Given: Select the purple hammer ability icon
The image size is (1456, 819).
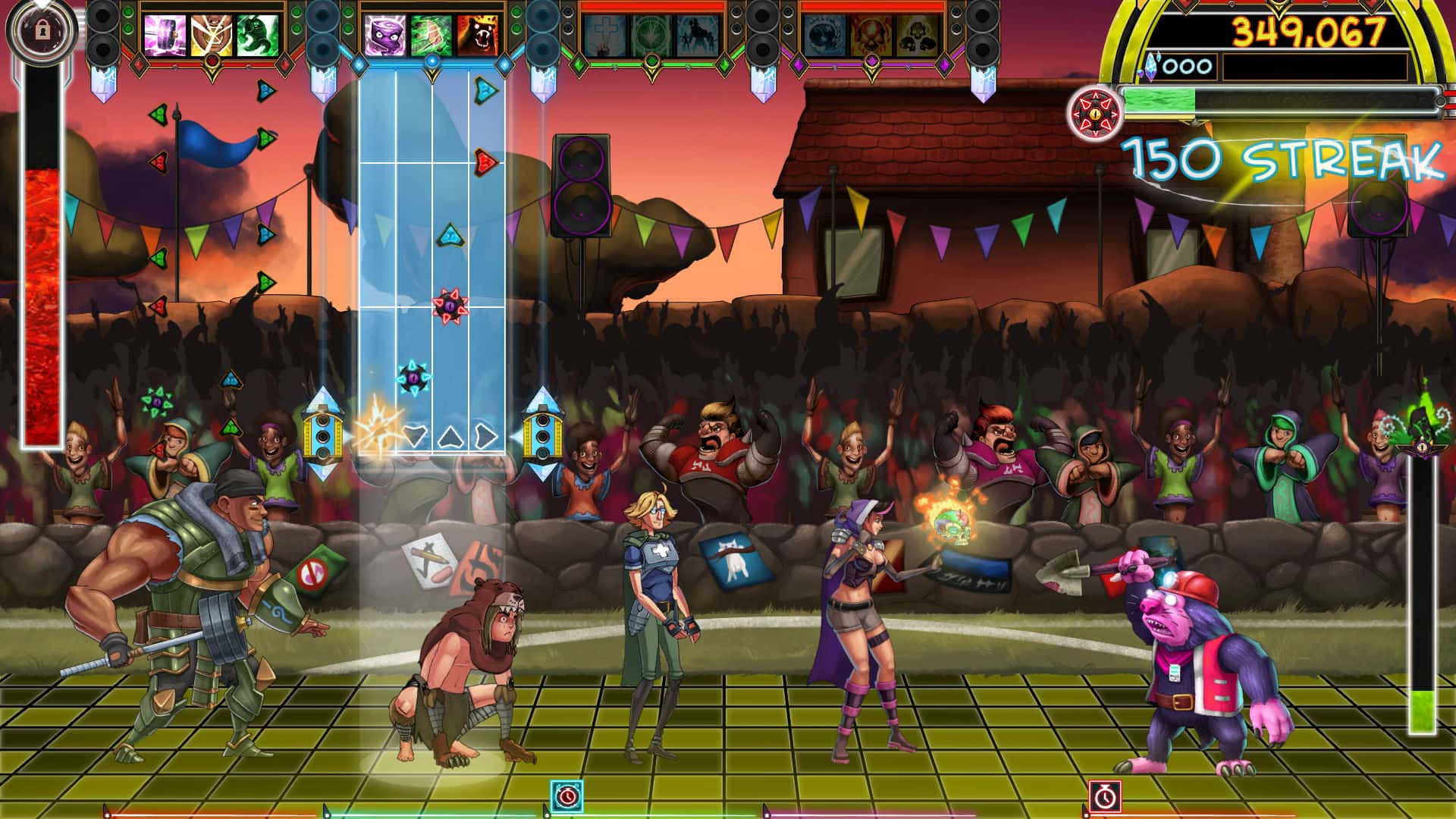Looking at the screenshot, I should (x=164, y=33).
